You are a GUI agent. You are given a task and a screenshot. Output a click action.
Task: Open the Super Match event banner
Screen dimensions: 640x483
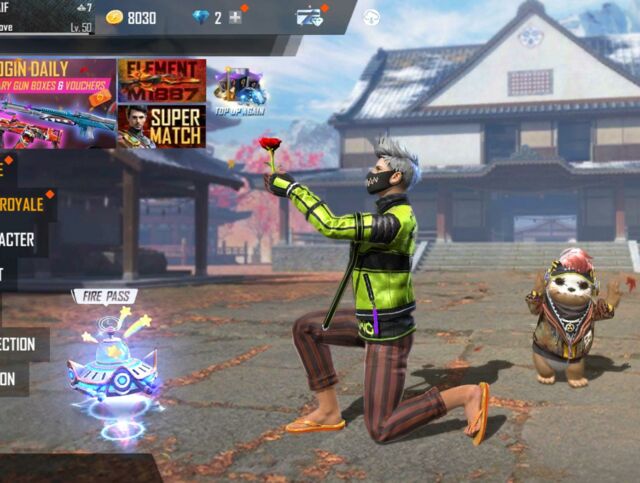pos(161,126)
